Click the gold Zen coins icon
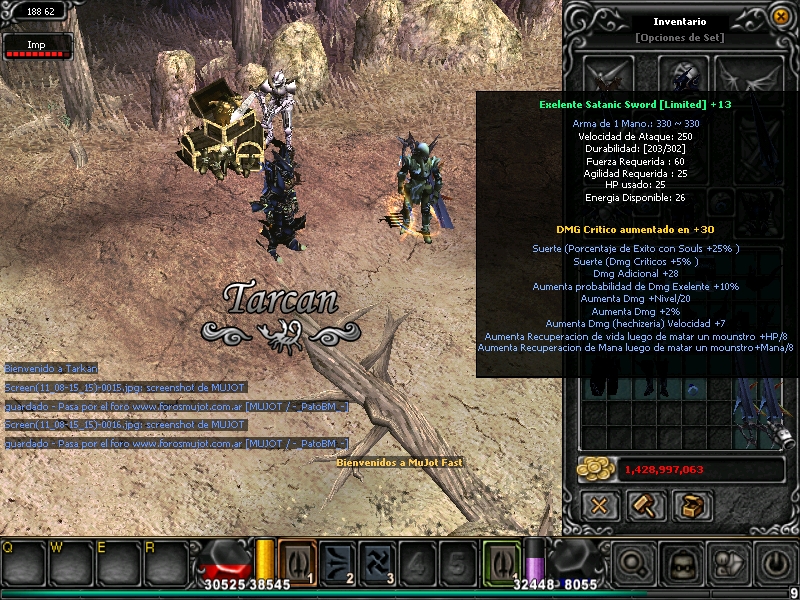The width and height of the screenshot is (800, 600). coord(599,468)
